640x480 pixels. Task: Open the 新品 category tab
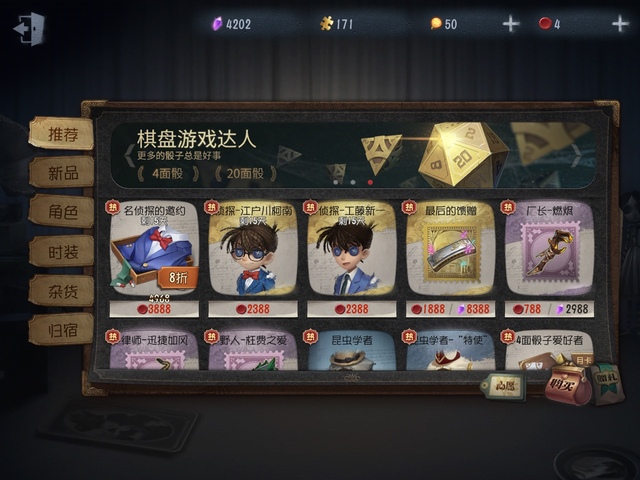point(60,172)
